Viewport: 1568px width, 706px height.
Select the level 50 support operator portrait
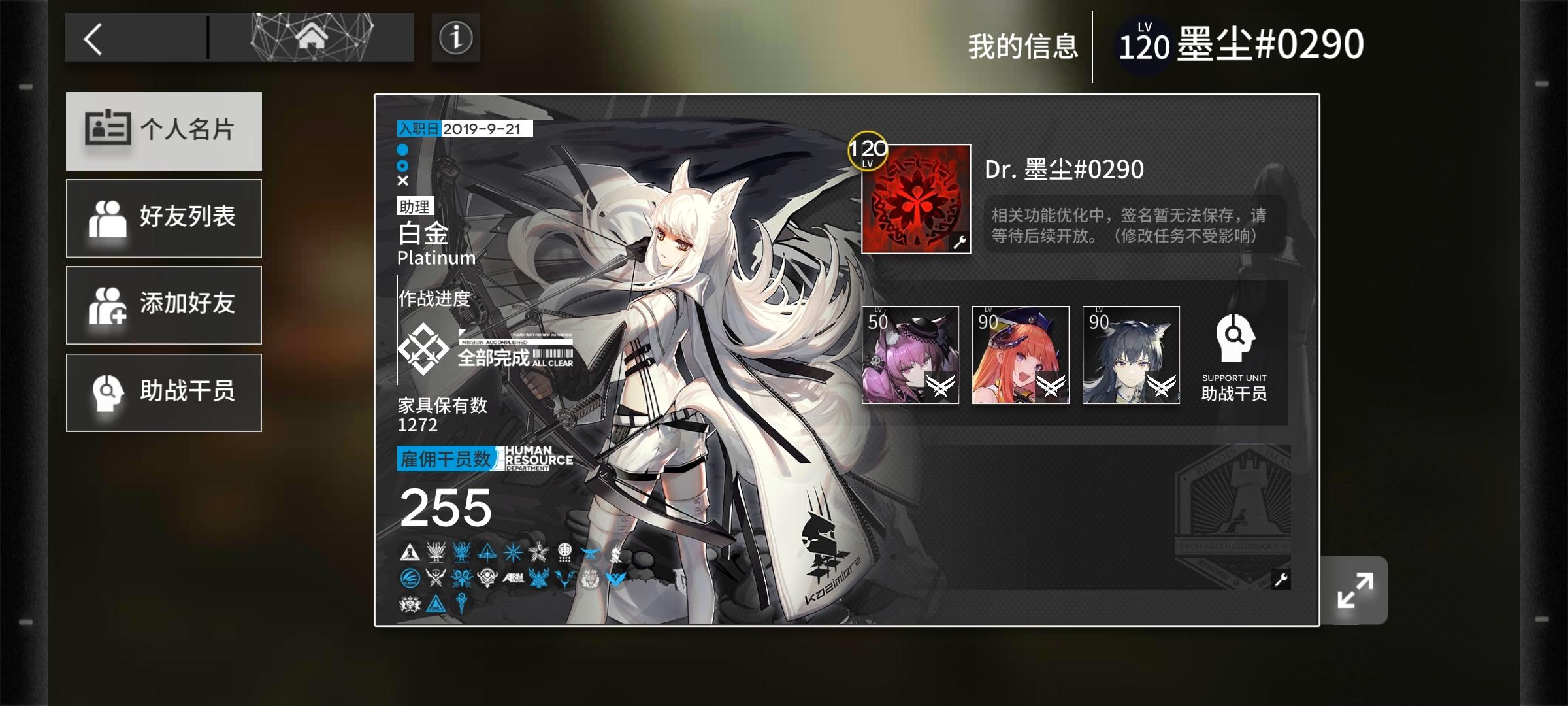click(911, 355)
